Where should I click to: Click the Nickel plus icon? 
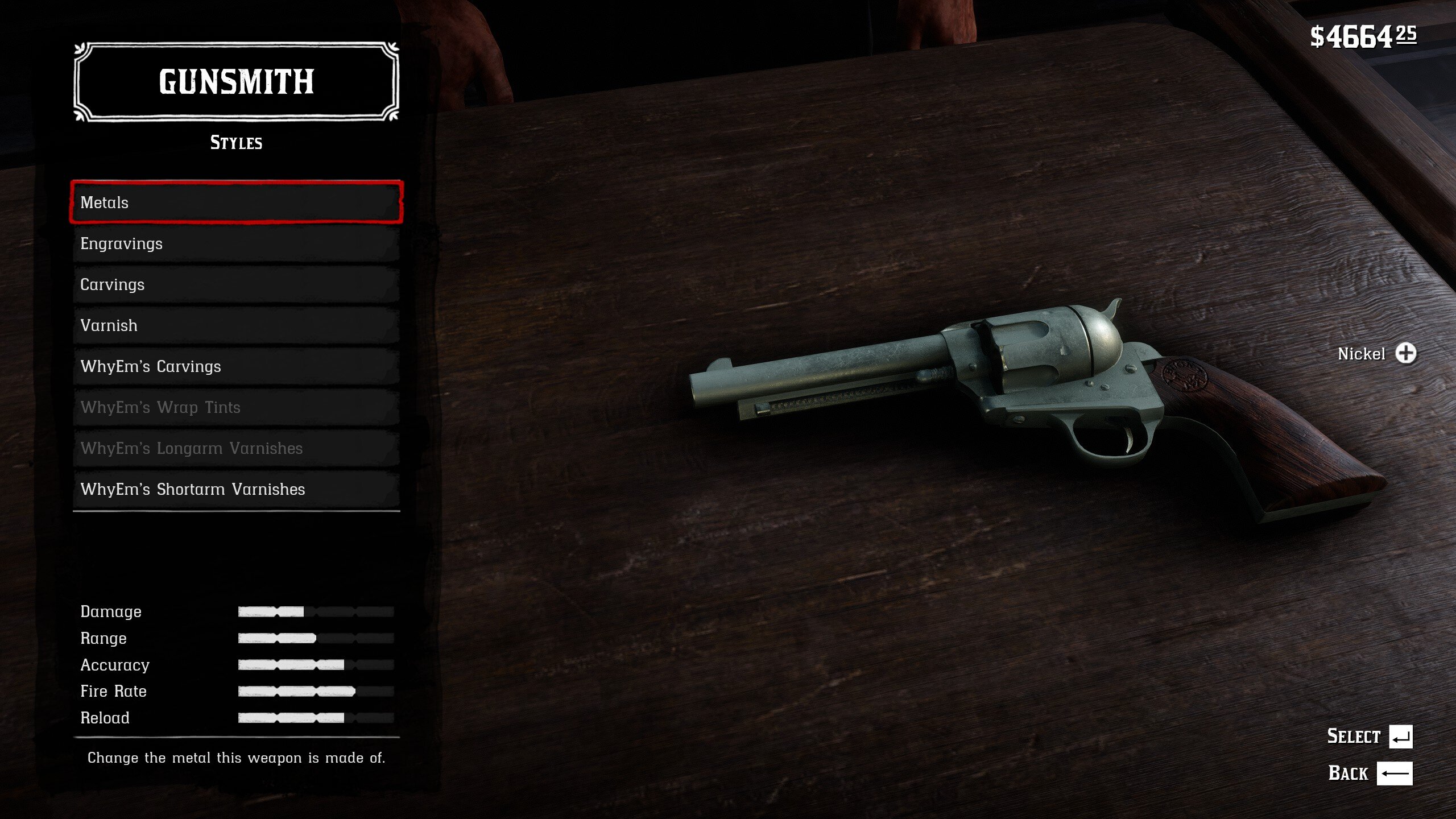coord(1405,353)
